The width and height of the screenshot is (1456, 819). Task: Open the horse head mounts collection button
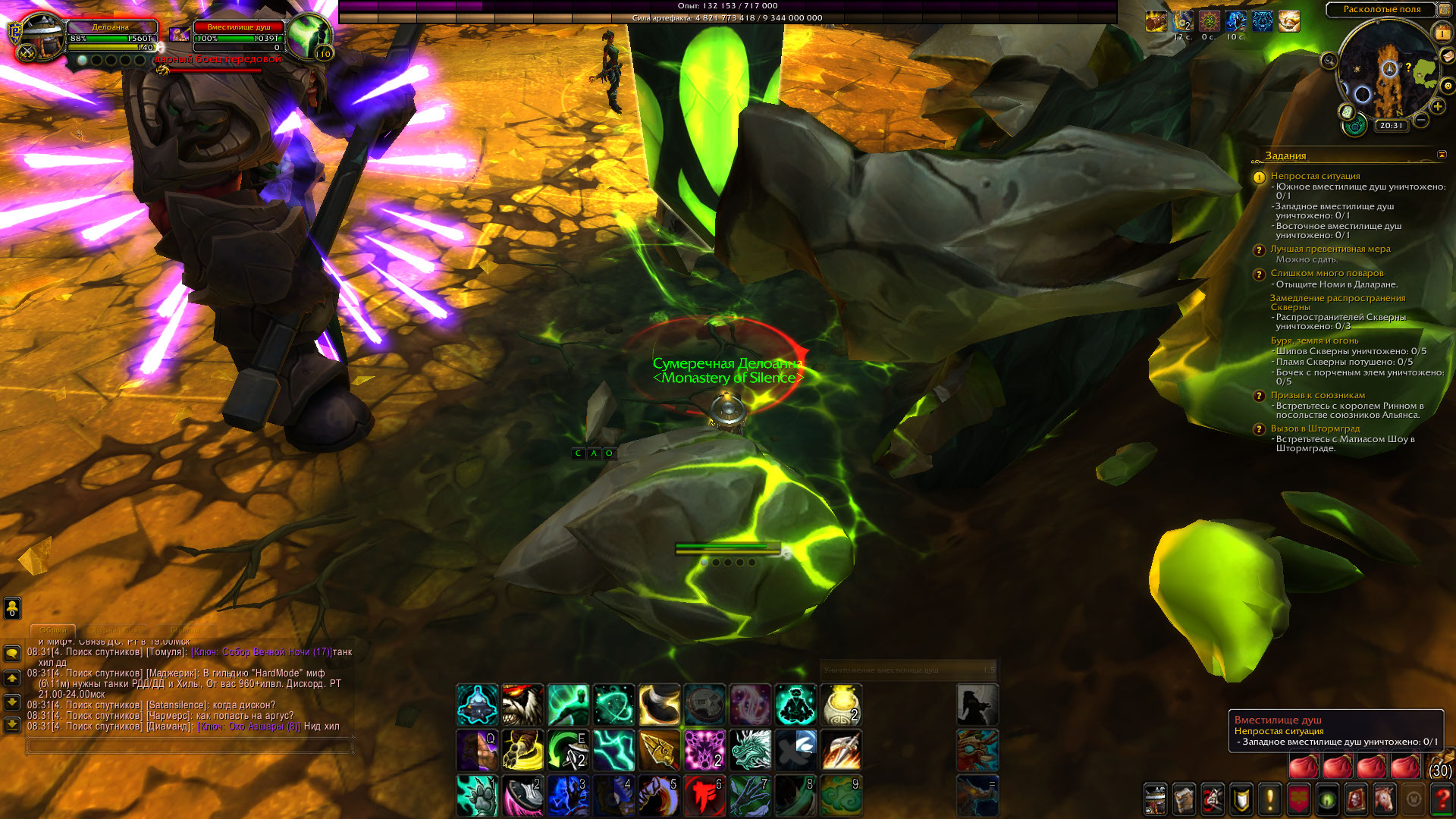coord(1385,799)
